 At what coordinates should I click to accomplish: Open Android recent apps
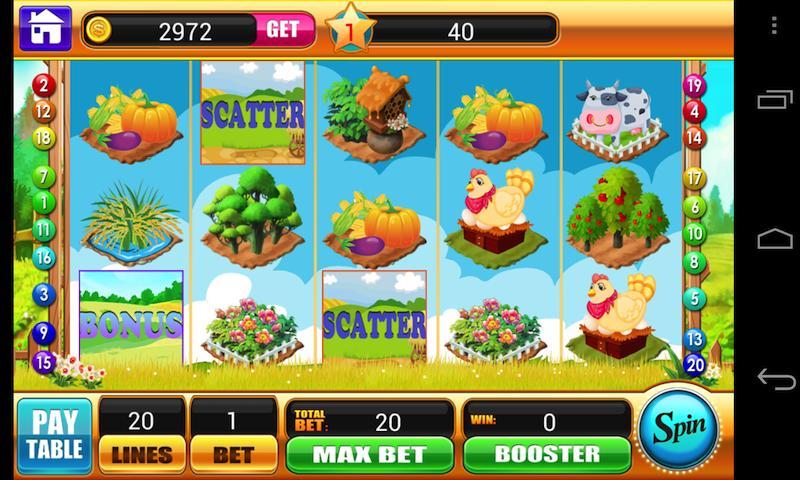pyautogui.click(x=775, y=101)
